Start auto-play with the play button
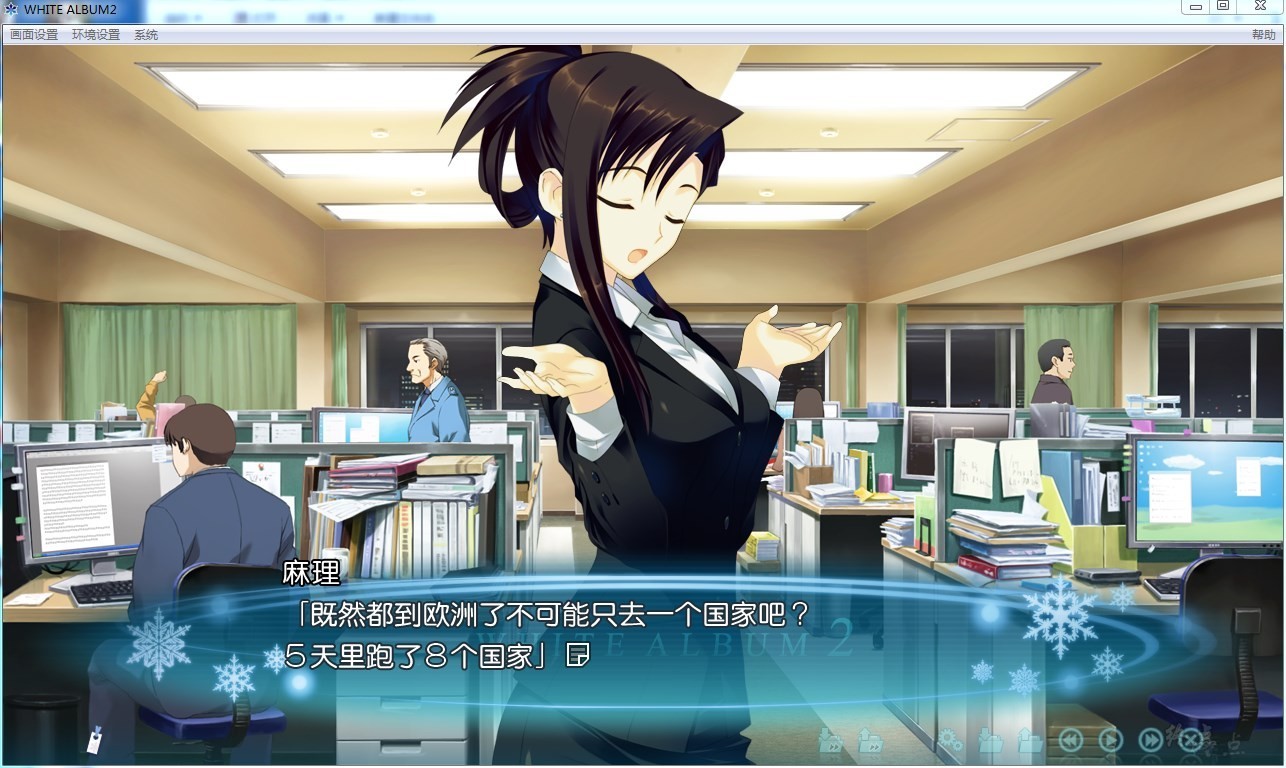Screen dimensions: 1286x768 pyautogui.click(x=1111, y=741)
